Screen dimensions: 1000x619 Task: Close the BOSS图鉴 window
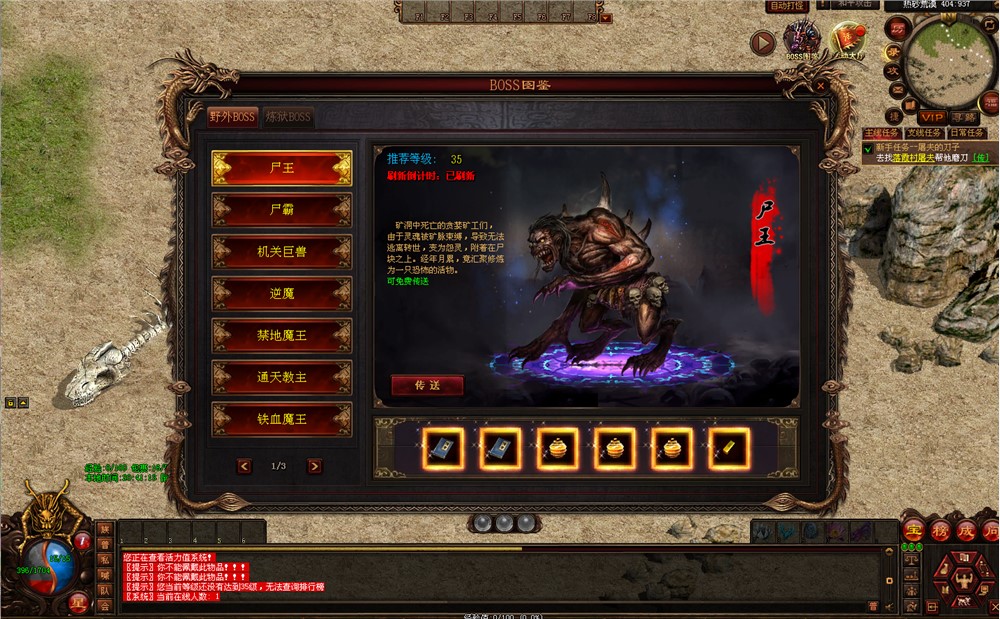tap(820, 86)
